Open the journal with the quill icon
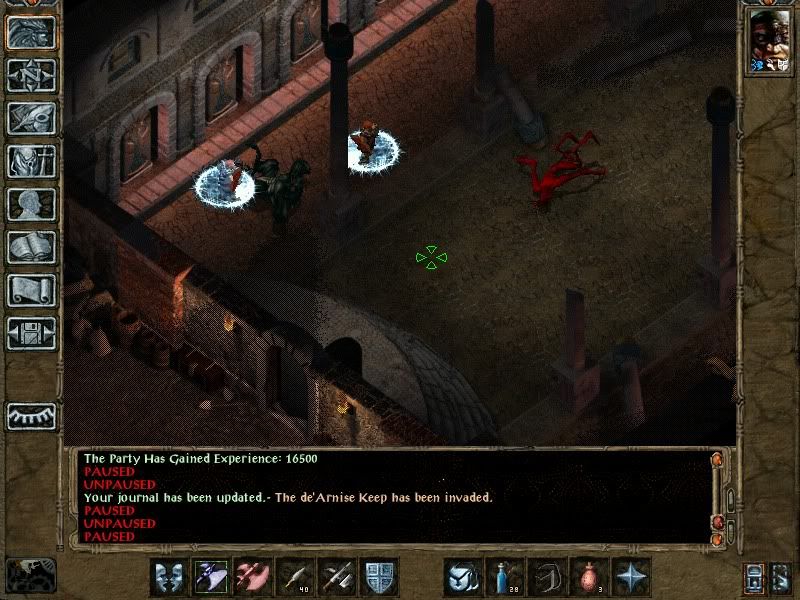Screen dimensions: 800x600 [x=31, y=118]
